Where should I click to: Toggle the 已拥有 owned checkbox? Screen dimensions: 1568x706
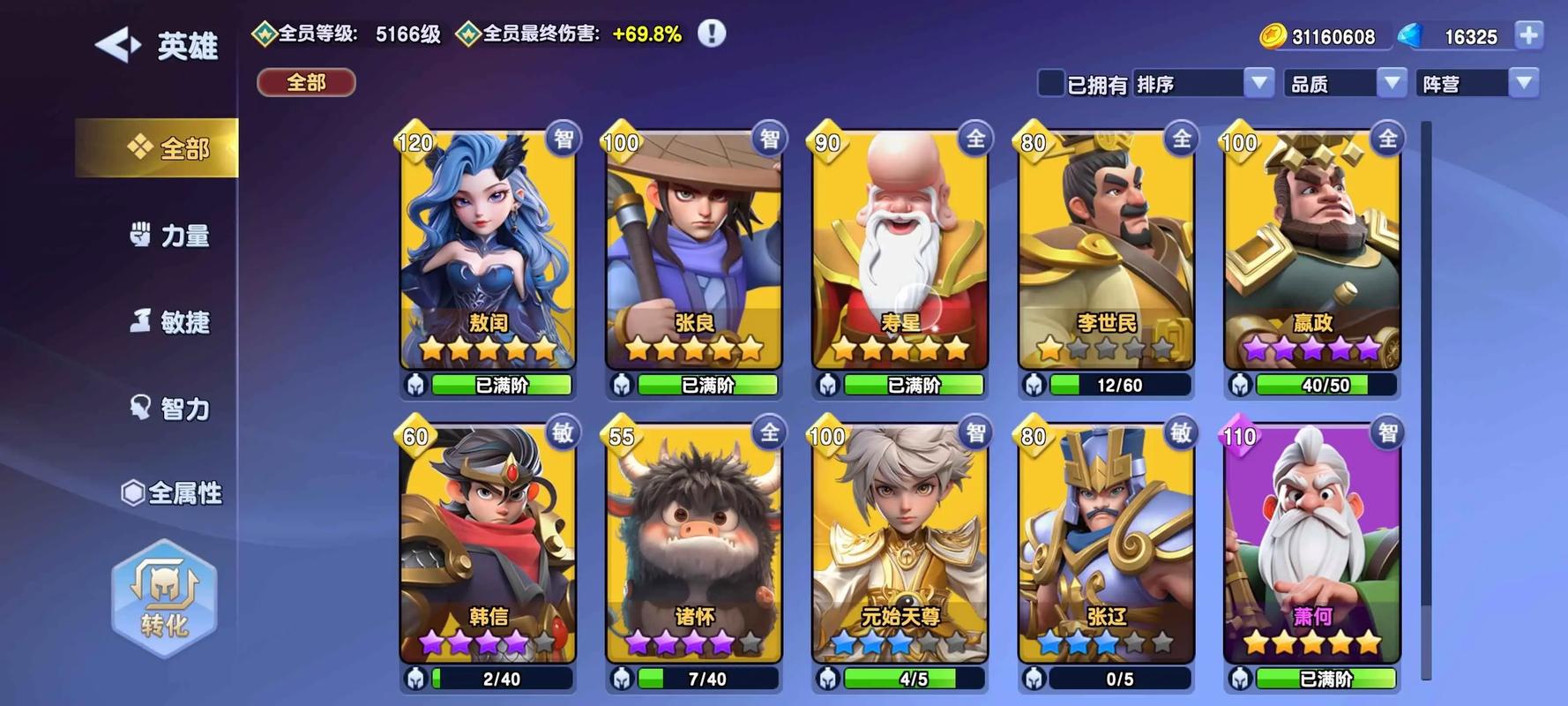(1051, 83)
